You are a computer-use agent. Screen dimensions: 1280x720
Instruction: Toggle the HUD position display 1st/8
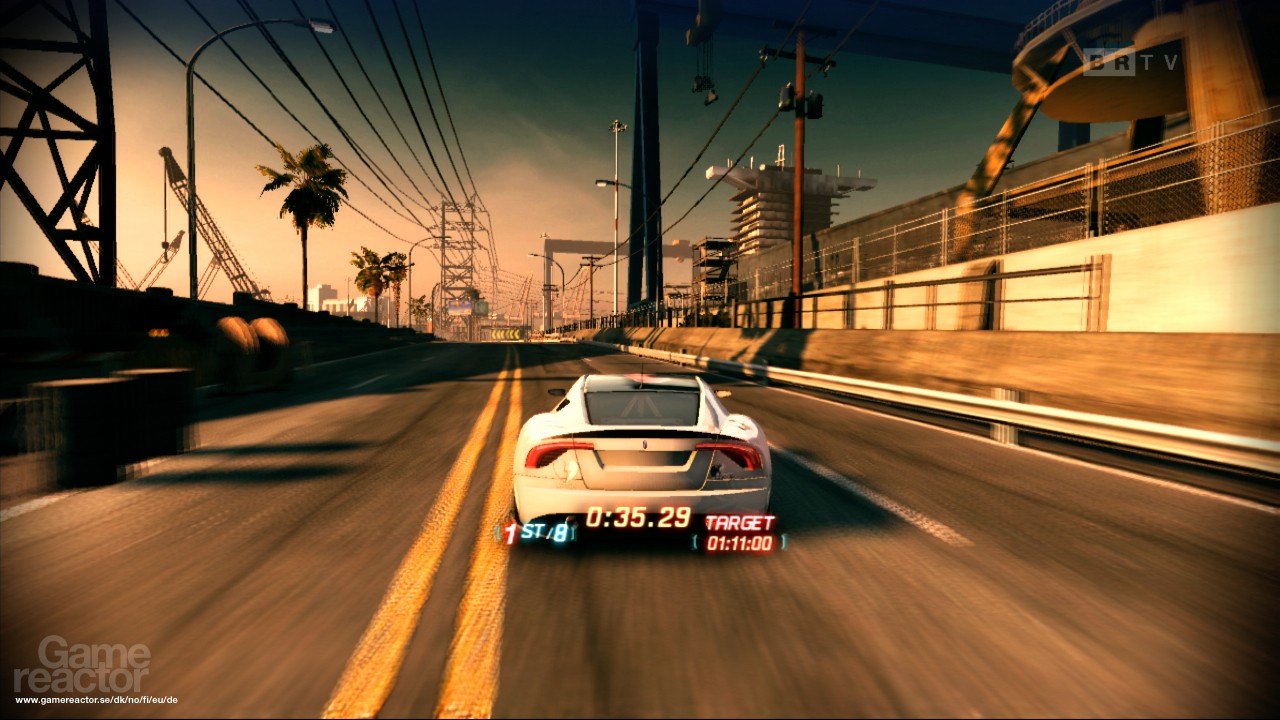pyautogui.click(x=535, y=530)
